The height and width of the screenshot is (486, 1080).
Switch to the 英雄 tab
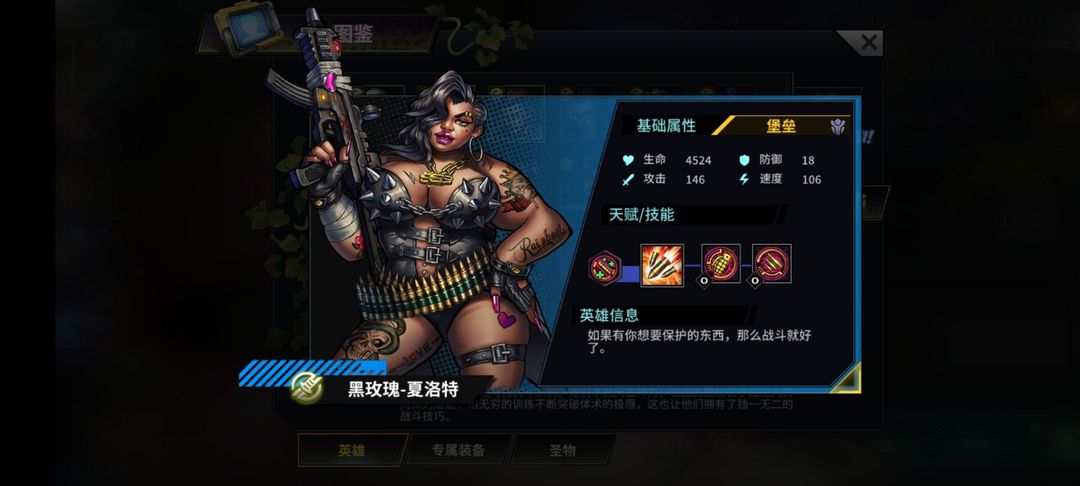tap(350, 450)
